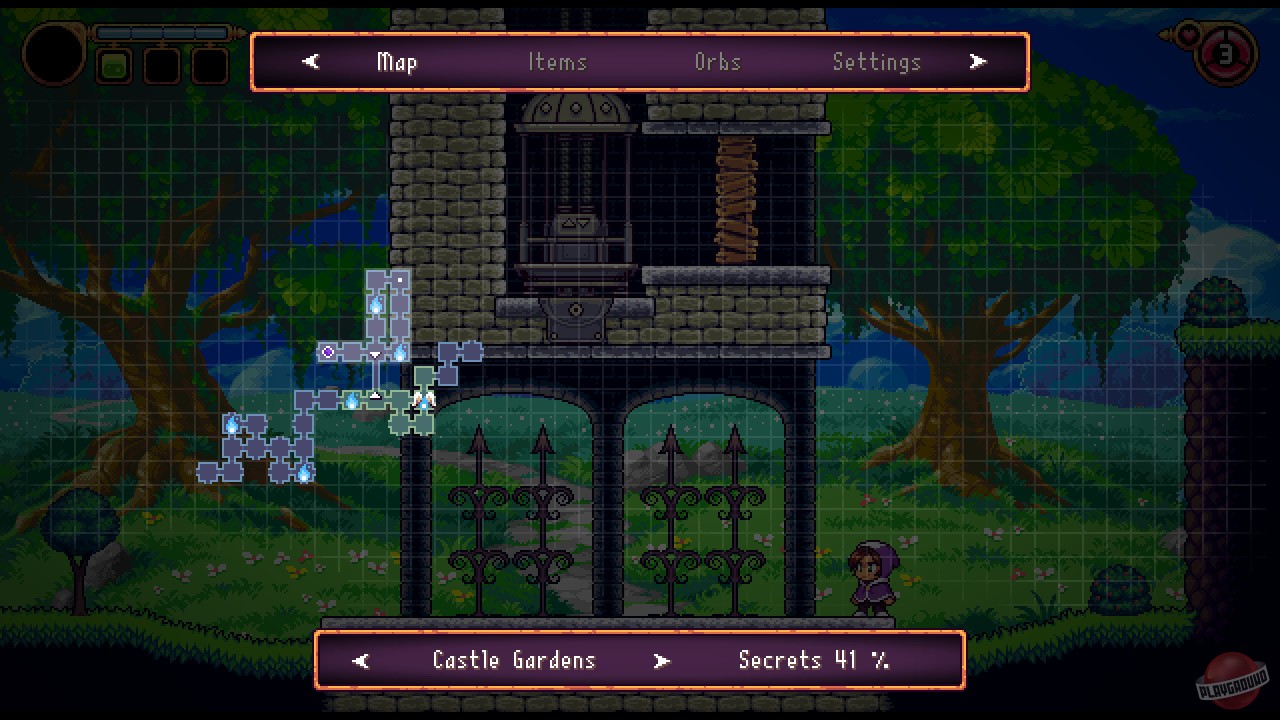Image resolution: width=1280 pixels, height=720 pixels.
Task: Select the white player arrow marker on the map
Action: (375, 395)
